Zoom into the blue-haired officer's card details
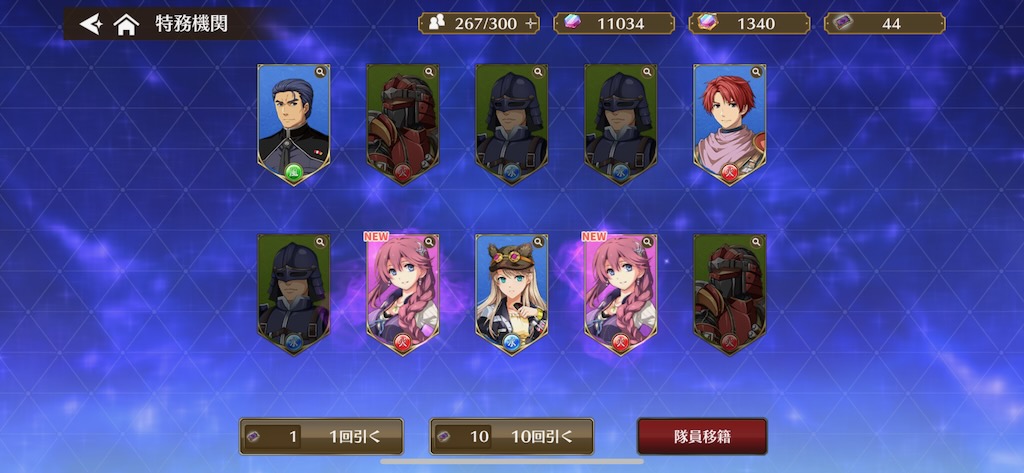 [320, 72]
